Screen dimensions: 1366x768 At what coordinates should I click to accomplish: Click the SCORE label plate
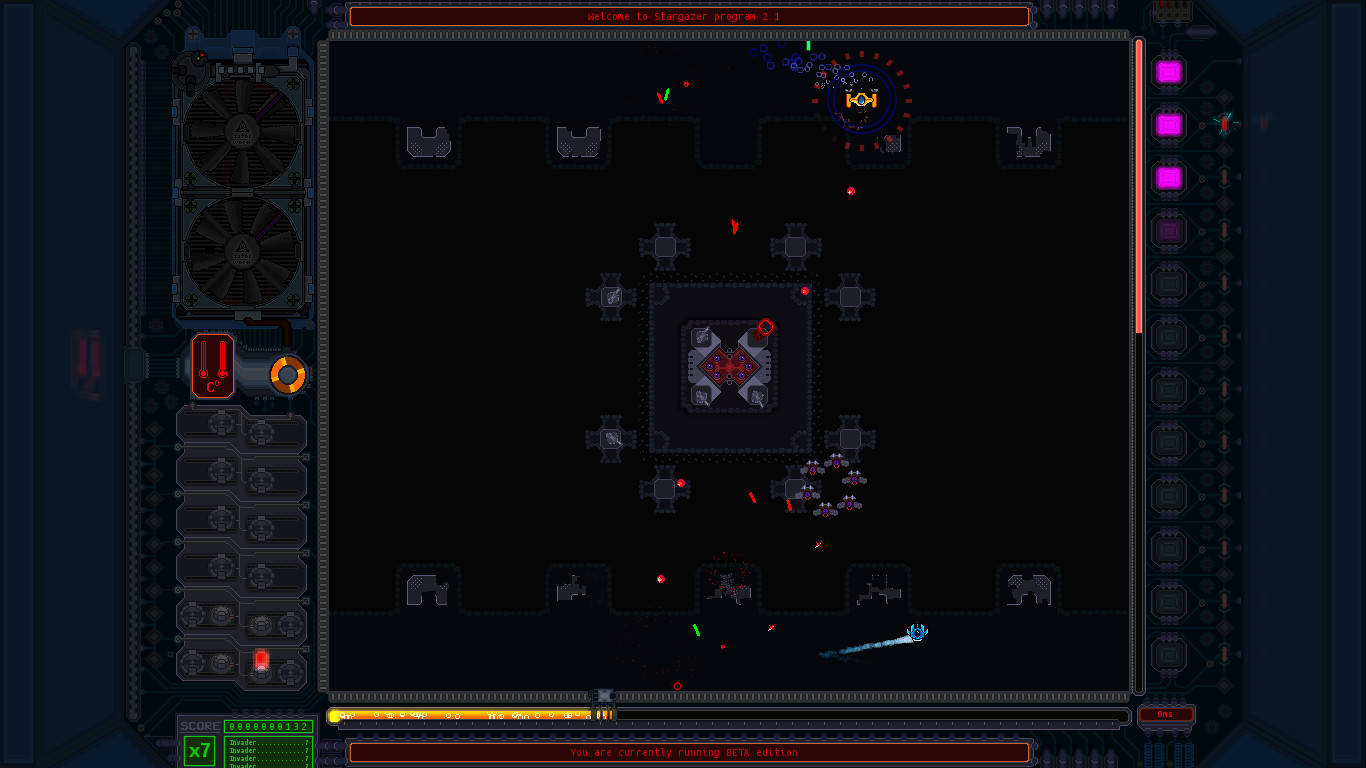(199, 725)
